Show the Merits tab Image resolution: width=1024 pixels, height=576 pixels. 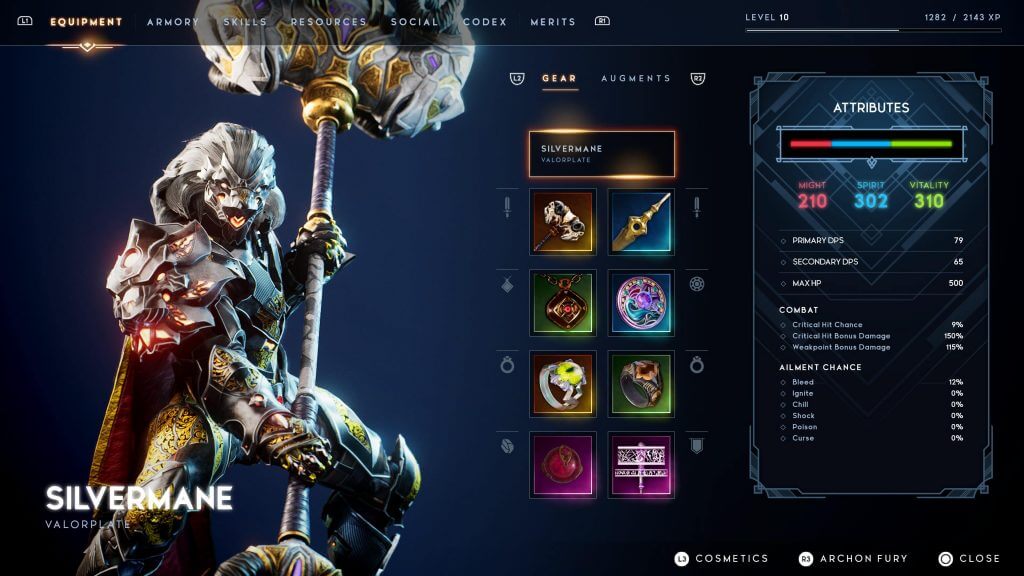[553, 22]
